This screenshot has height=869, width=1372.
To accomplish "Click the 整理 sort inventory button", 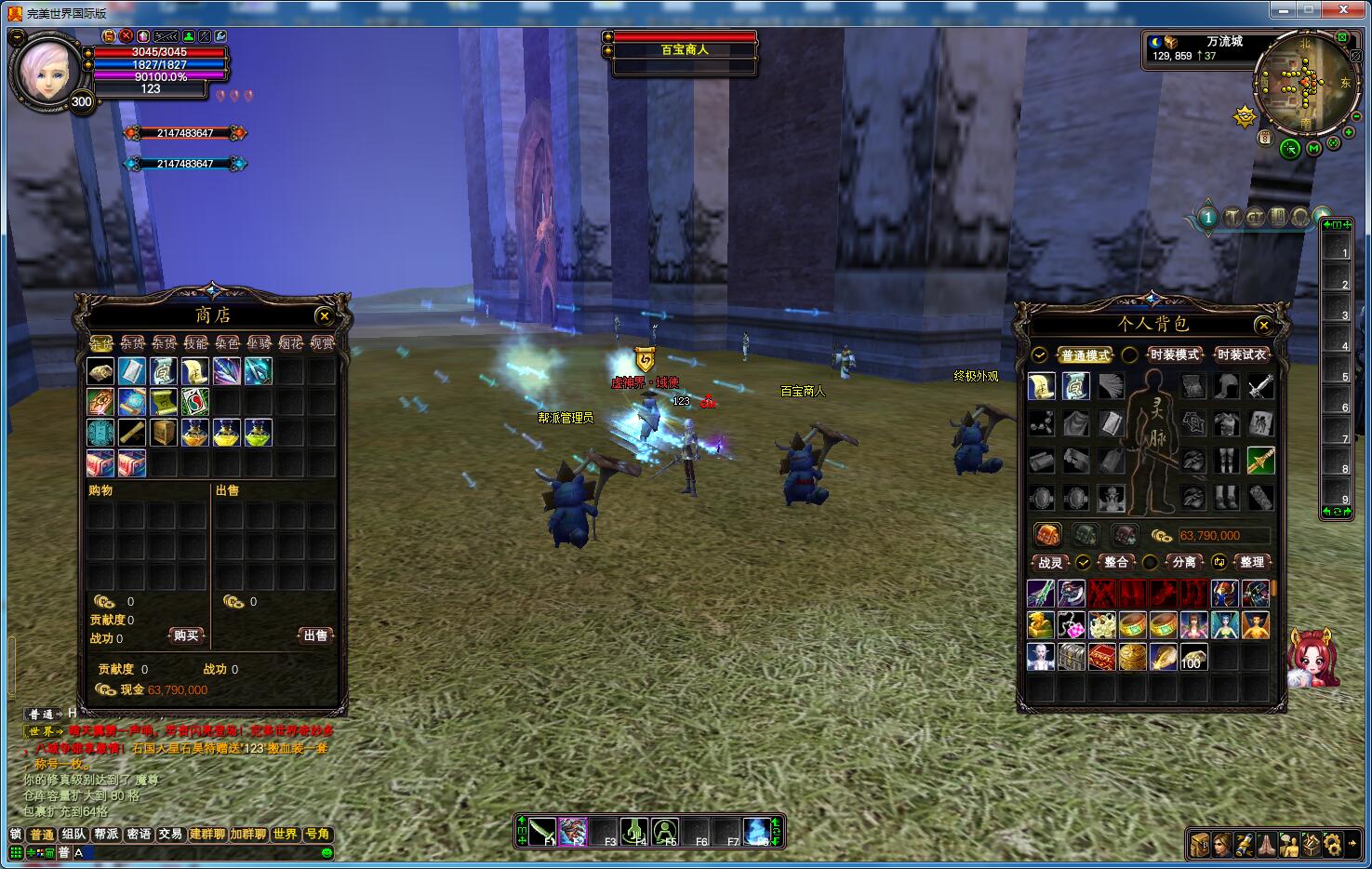I will pyautogui.click(x=1251, y=562).
